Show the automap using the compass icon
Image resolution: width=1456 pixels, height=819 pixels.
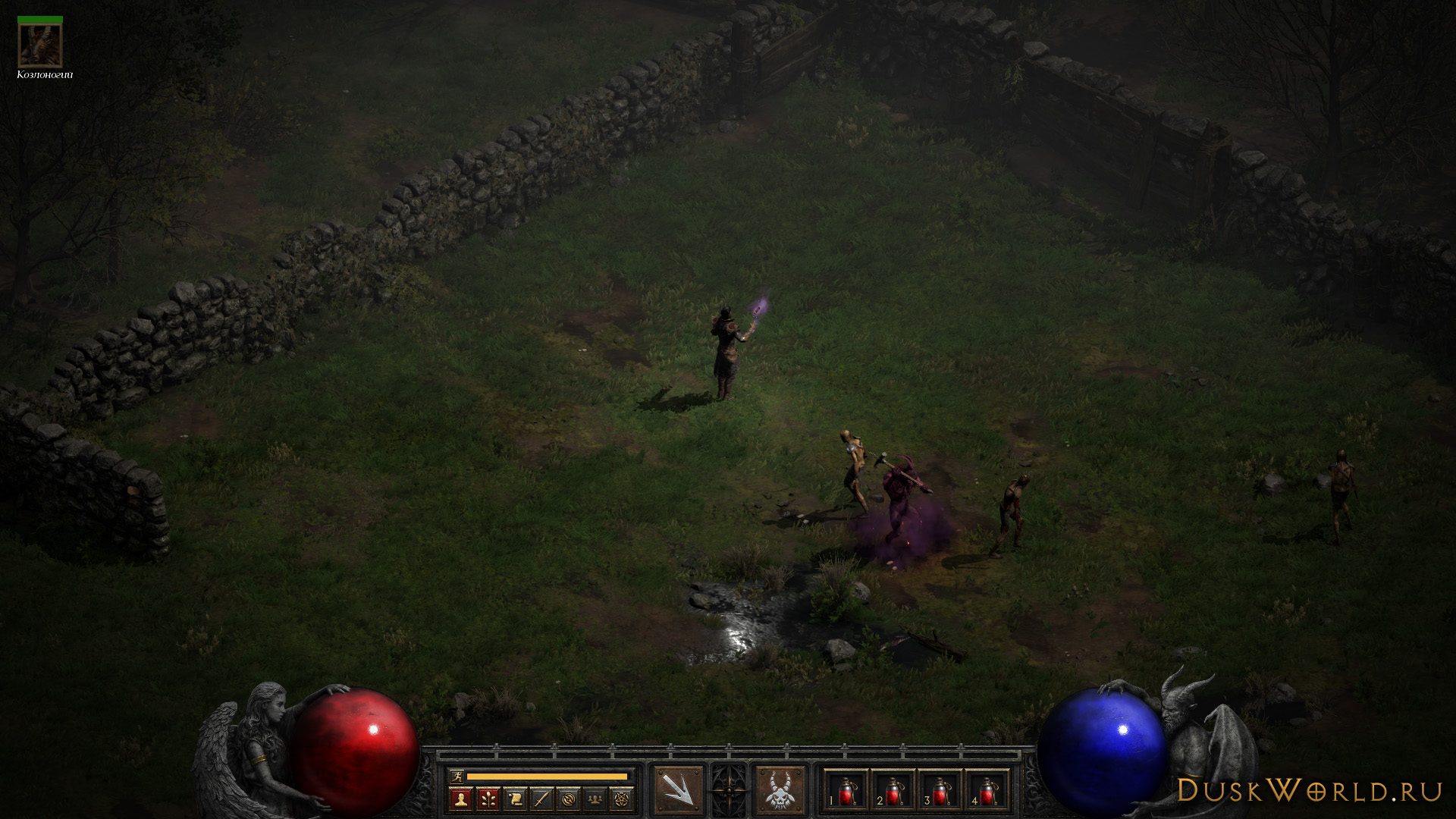tap(570, 799)
